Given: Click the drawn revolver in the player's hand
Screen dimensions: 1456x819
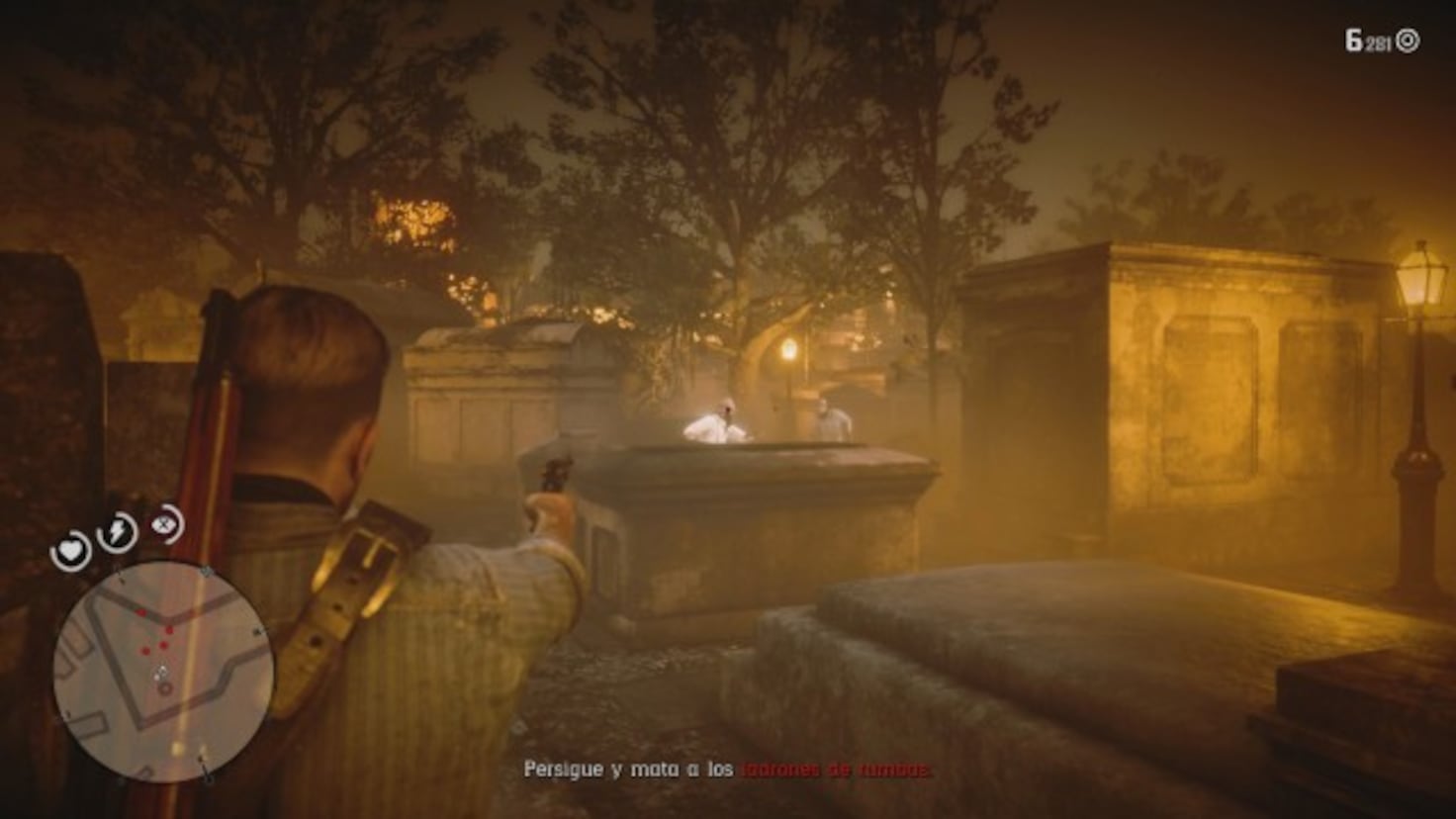Looking at the screenshot, I should pyautogui.click(x=557, y=475).
